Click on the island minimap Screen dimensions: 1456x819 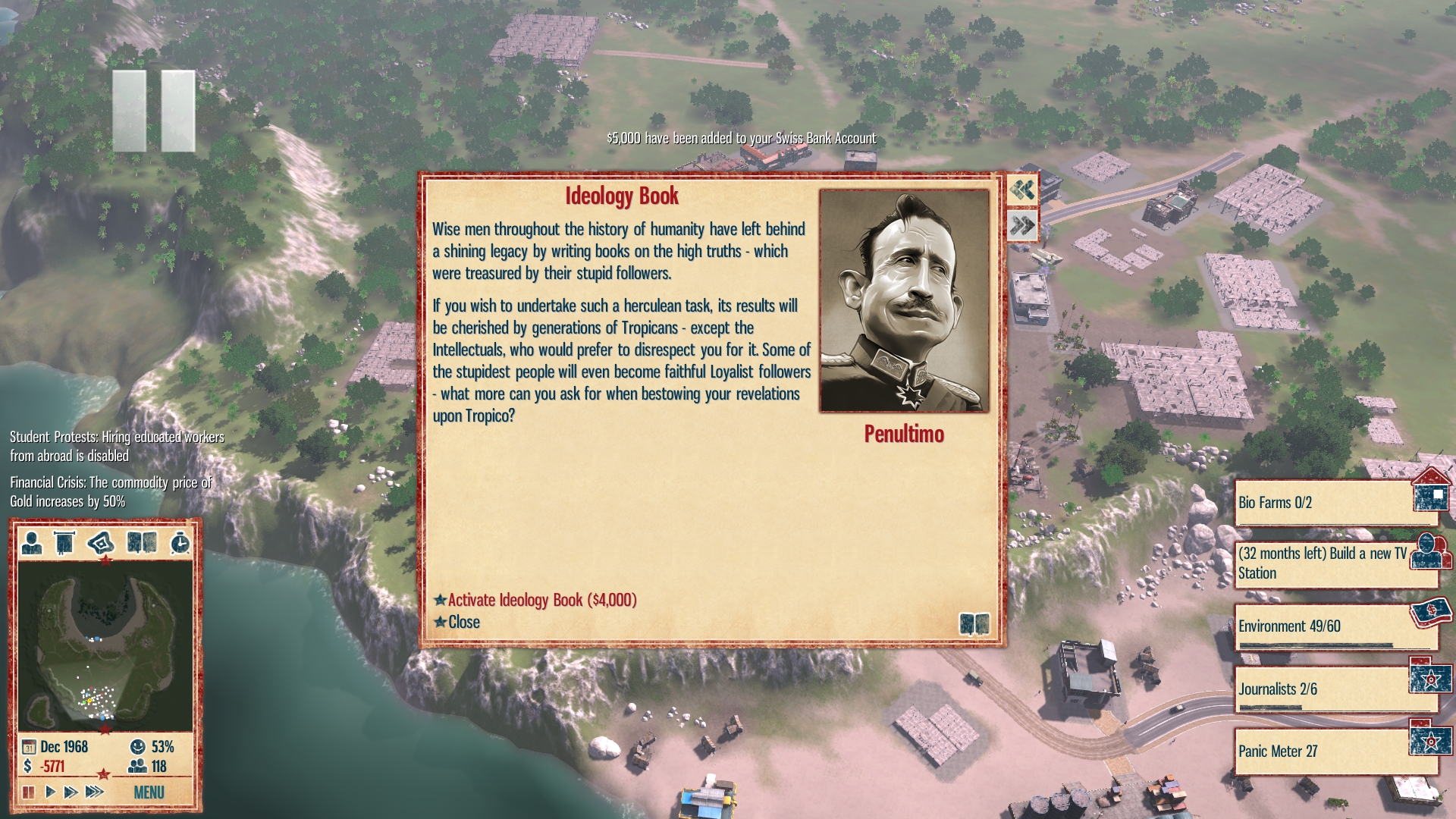click(x=105, y=646)
